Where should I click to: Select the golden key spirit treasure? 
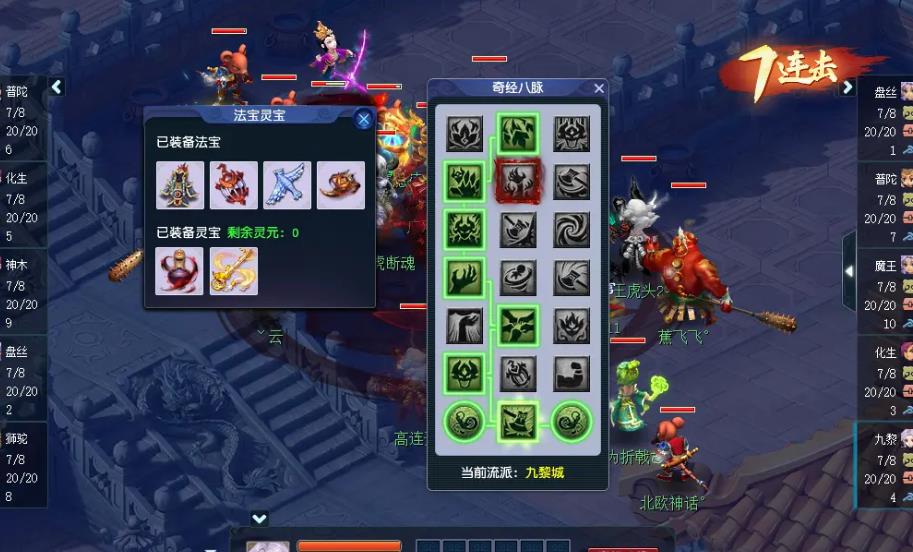(234, 271)
